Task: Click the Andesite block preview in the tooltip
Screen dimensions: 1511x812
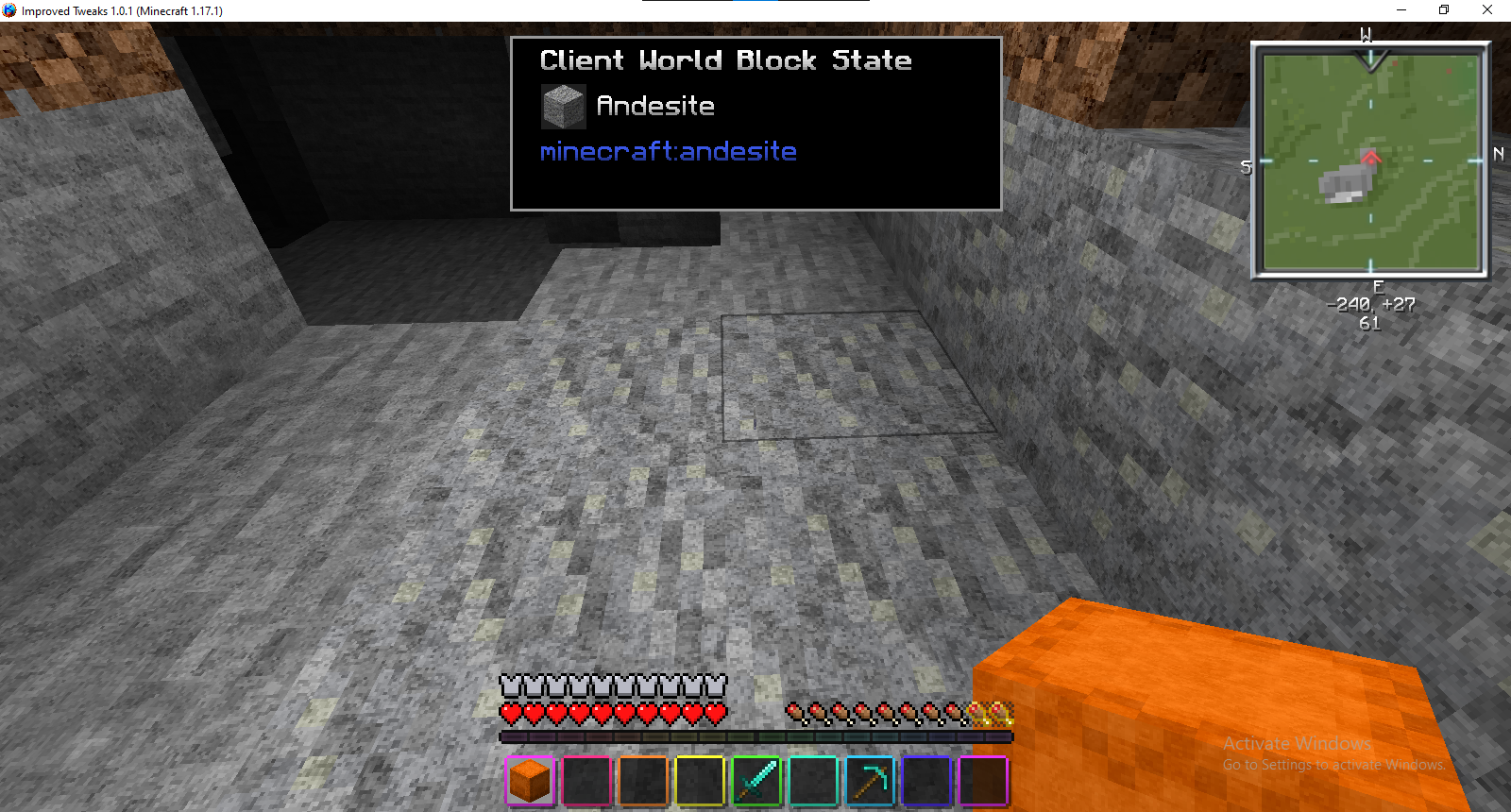Action: [x=562, y=105]
